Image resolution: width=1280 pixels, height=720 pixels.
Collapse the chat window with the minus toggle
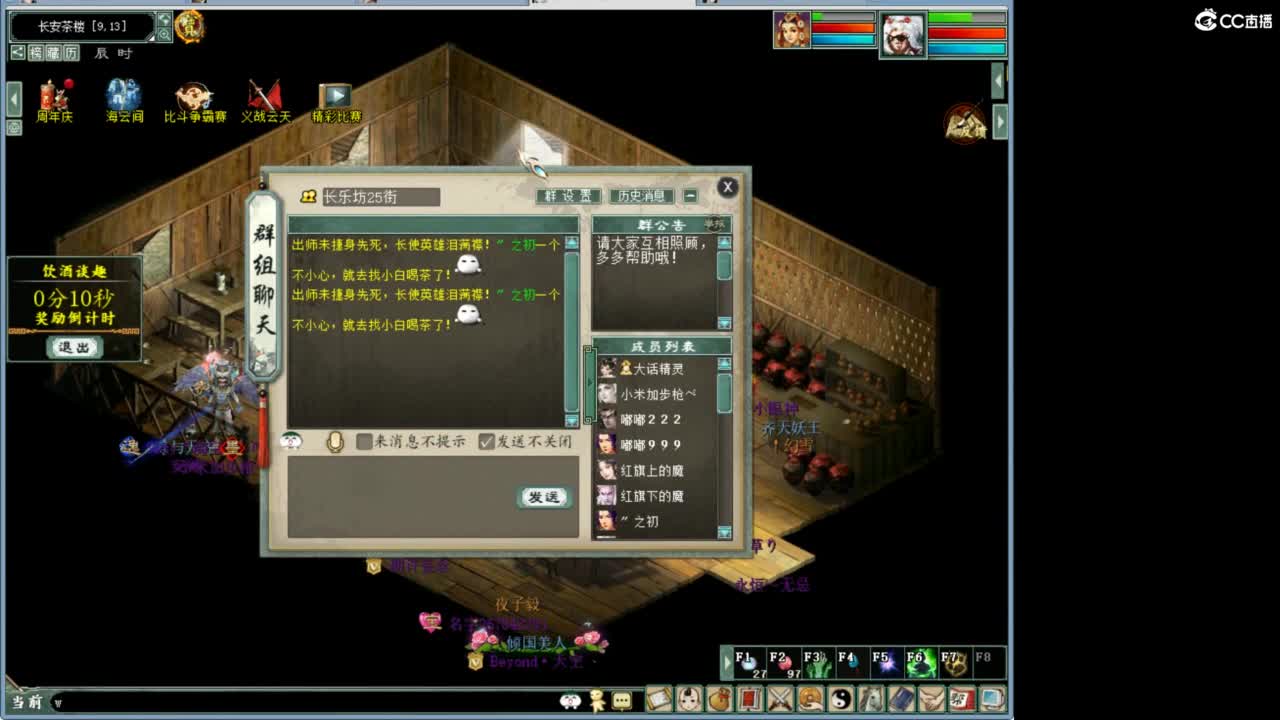(691, 196)
